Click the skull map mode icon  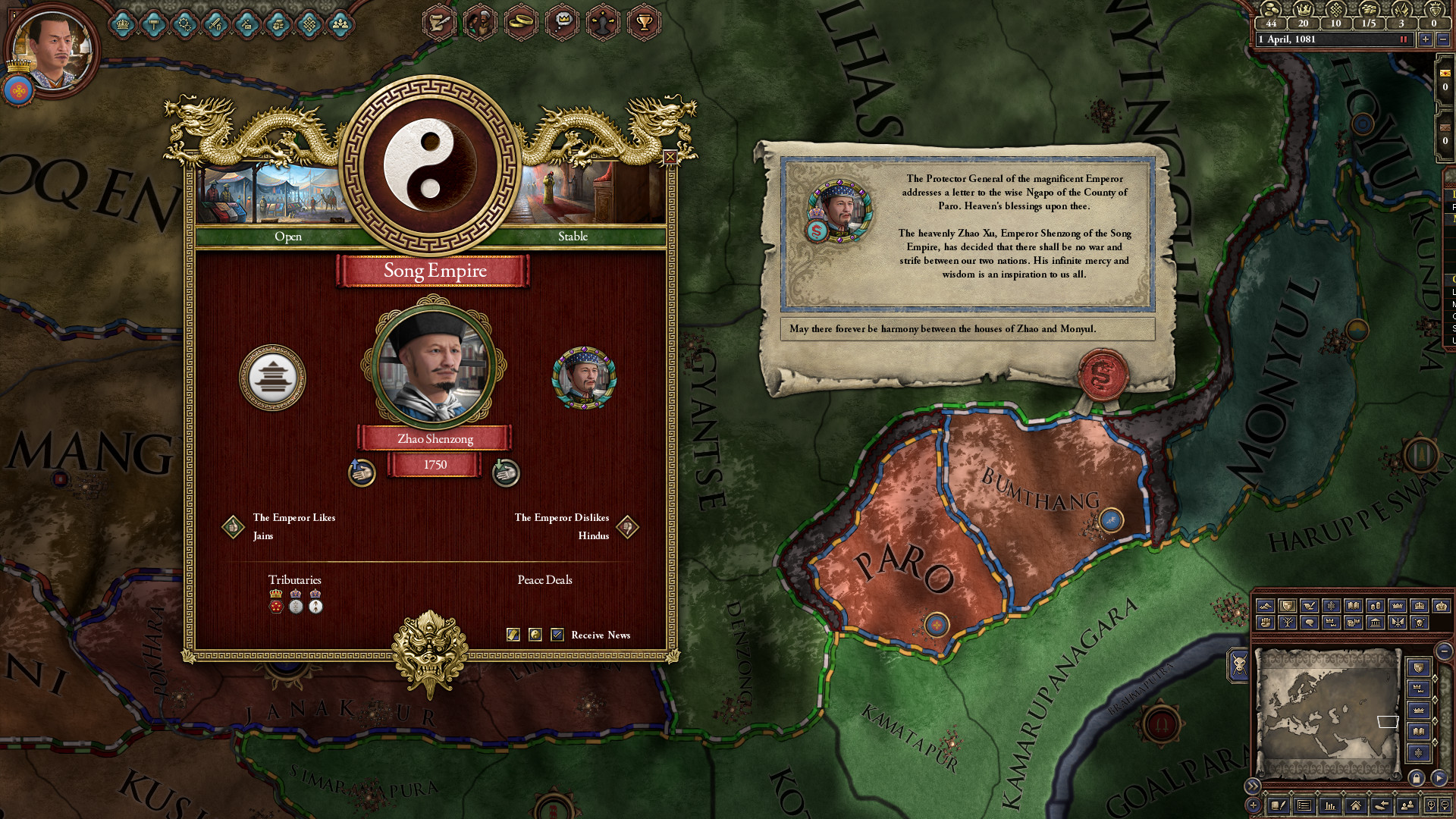[x=1421, y=623]
